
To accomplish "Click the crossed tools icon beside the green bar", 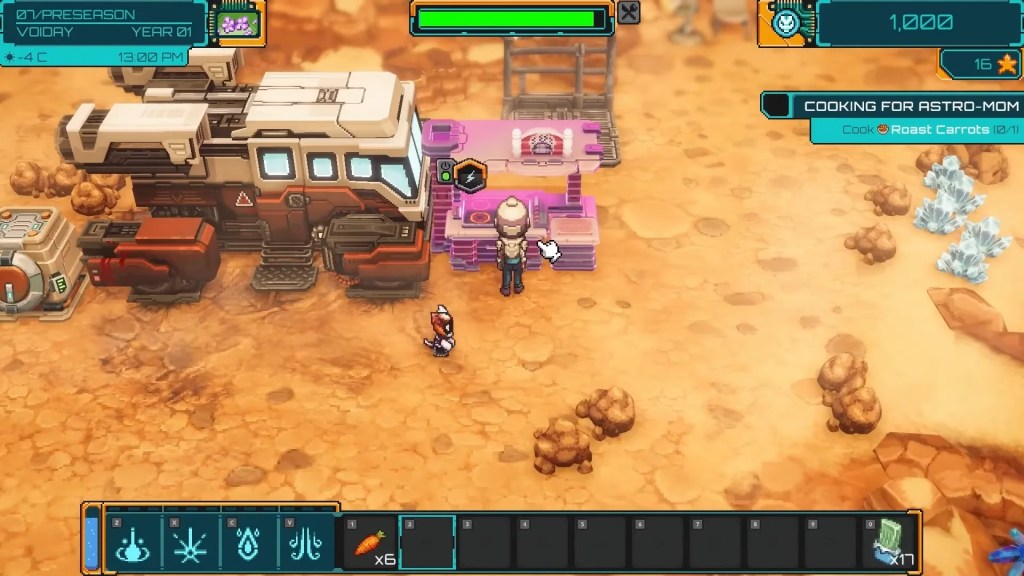I will (x=629, y=13).
